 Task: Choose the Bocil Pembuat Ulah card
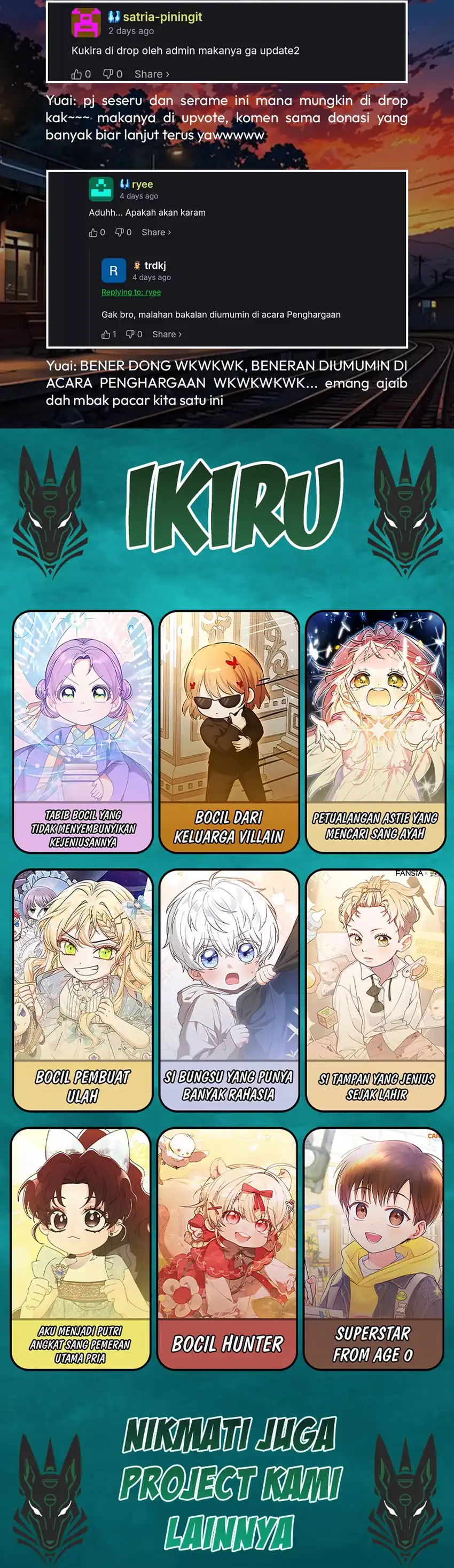(83, 989)
